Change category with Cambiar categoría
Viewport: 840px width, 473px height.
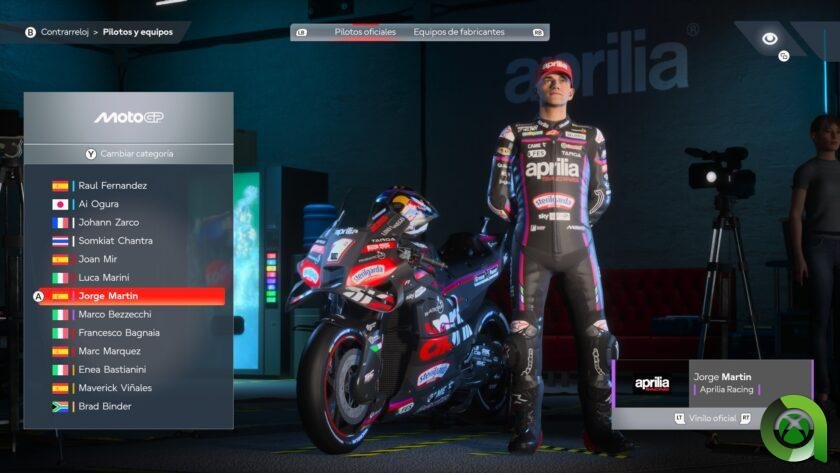point(128,154)
